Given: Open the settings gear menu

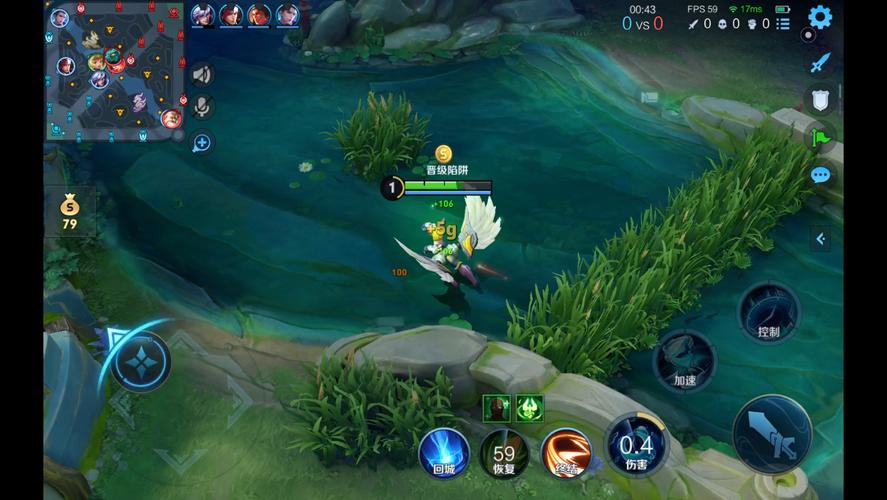Looking at the screenshot, I should pos(820,17).
